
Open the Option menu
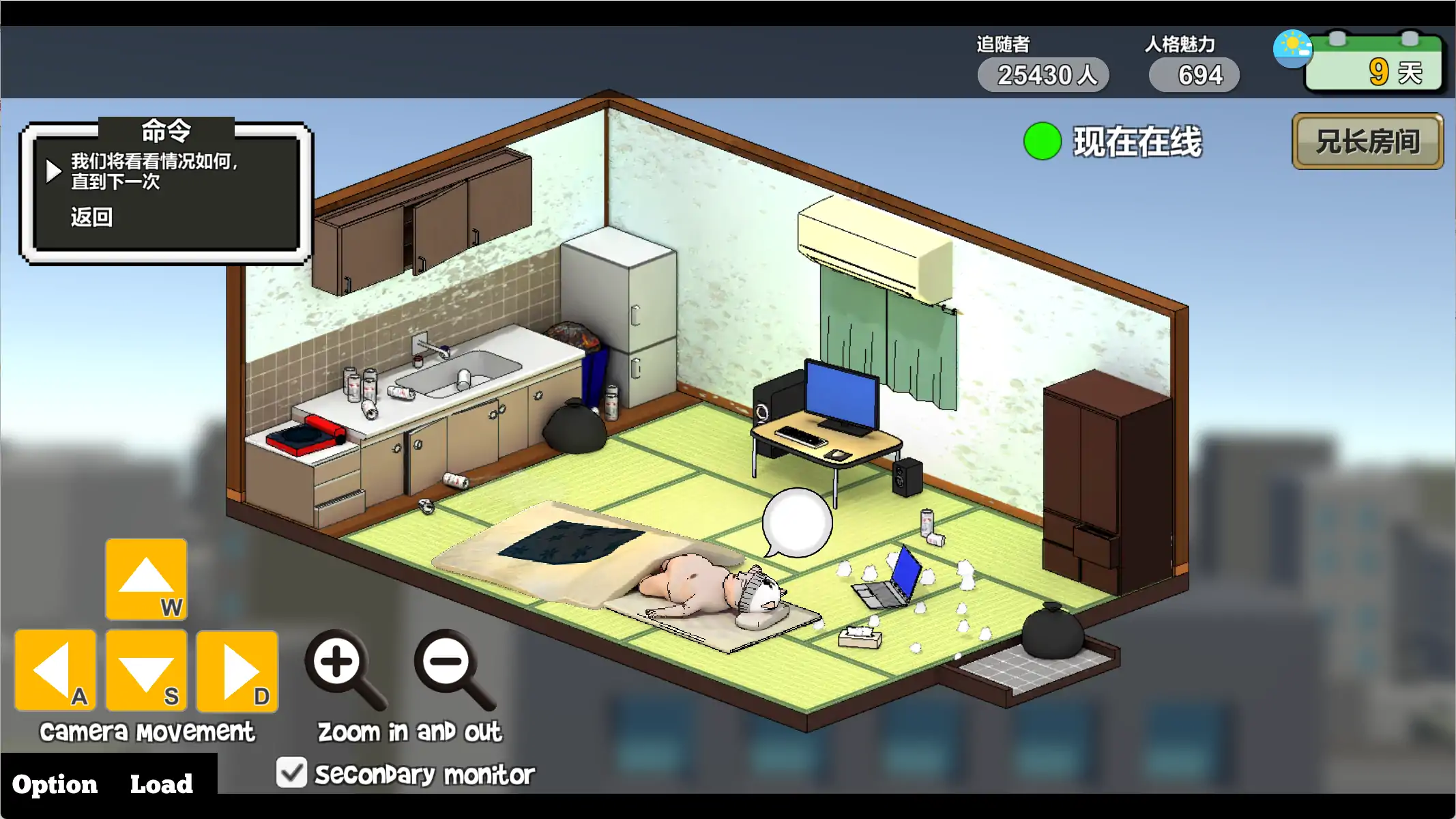click(x=55, y=784)
